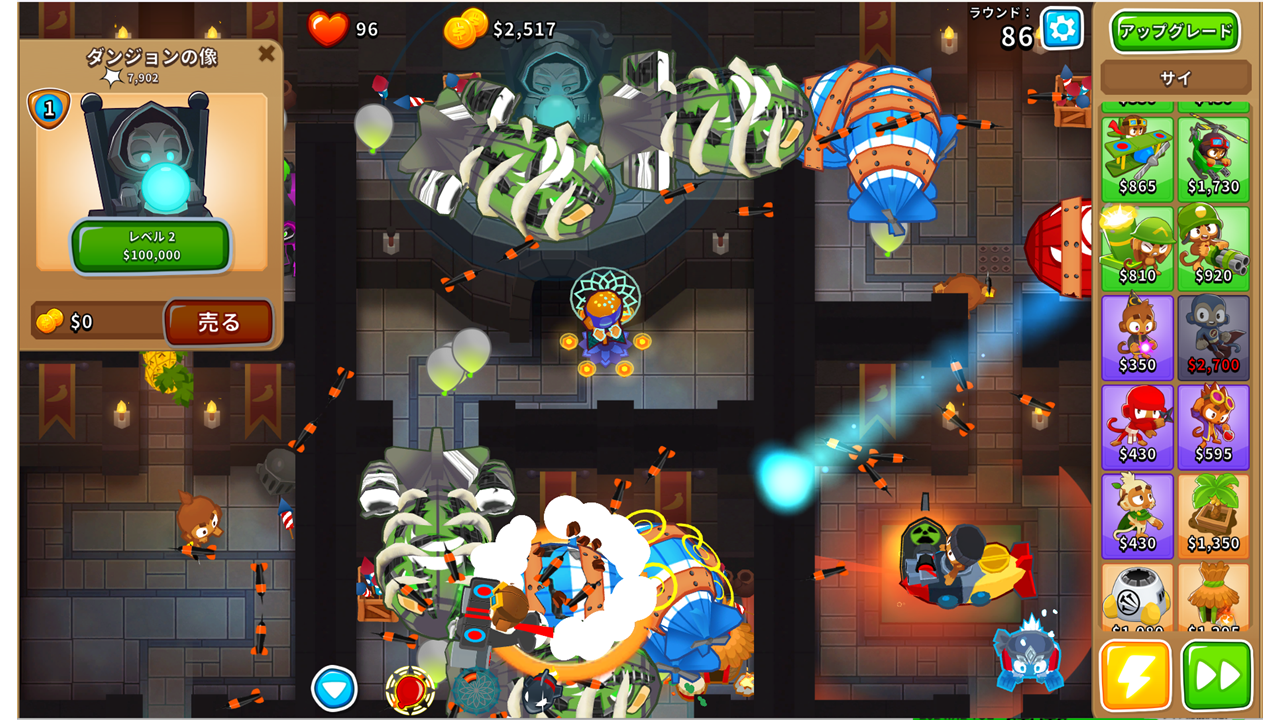Activate the teal mandala ability icon
Screen dimensions: 1280x720
pyautogui.click(x=476, y=692)
